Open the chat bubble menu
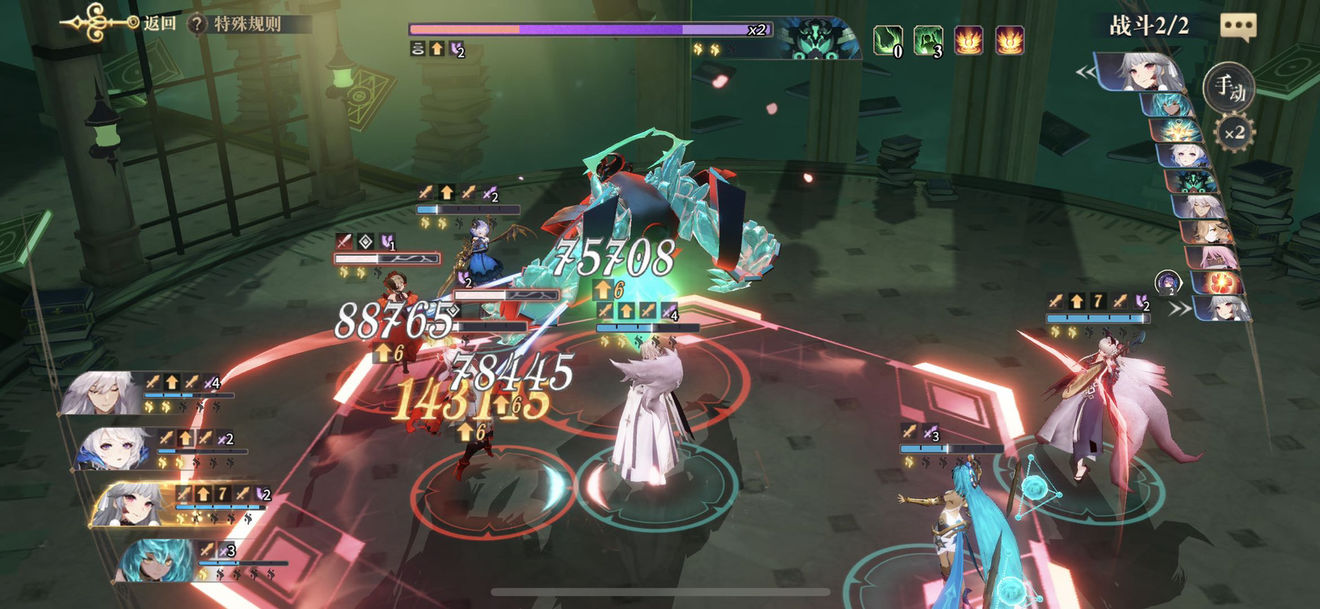 click(x=1238, y=26)
